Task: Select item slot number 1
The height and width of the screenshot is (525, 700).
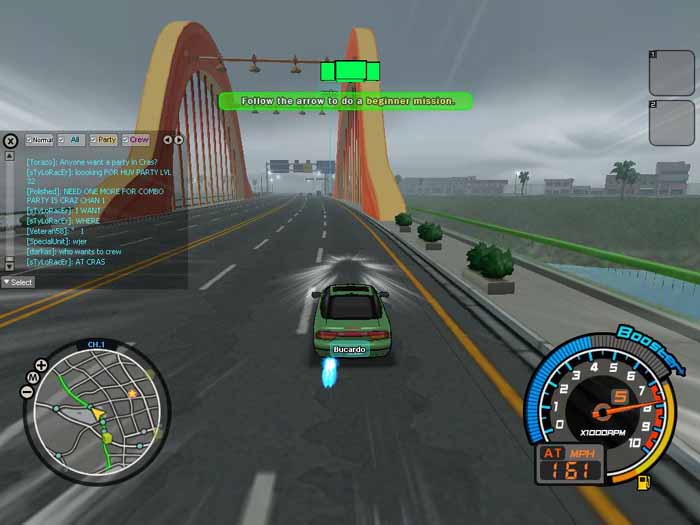Action: pyautogui.click(x=672, y=72)
